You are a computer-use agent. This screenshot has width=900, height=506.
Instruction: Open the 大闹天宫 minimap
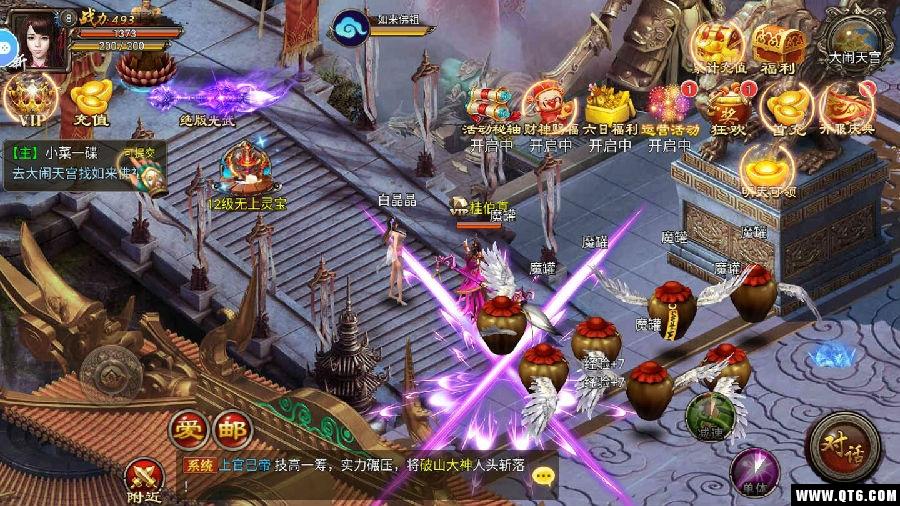(853, 40)
